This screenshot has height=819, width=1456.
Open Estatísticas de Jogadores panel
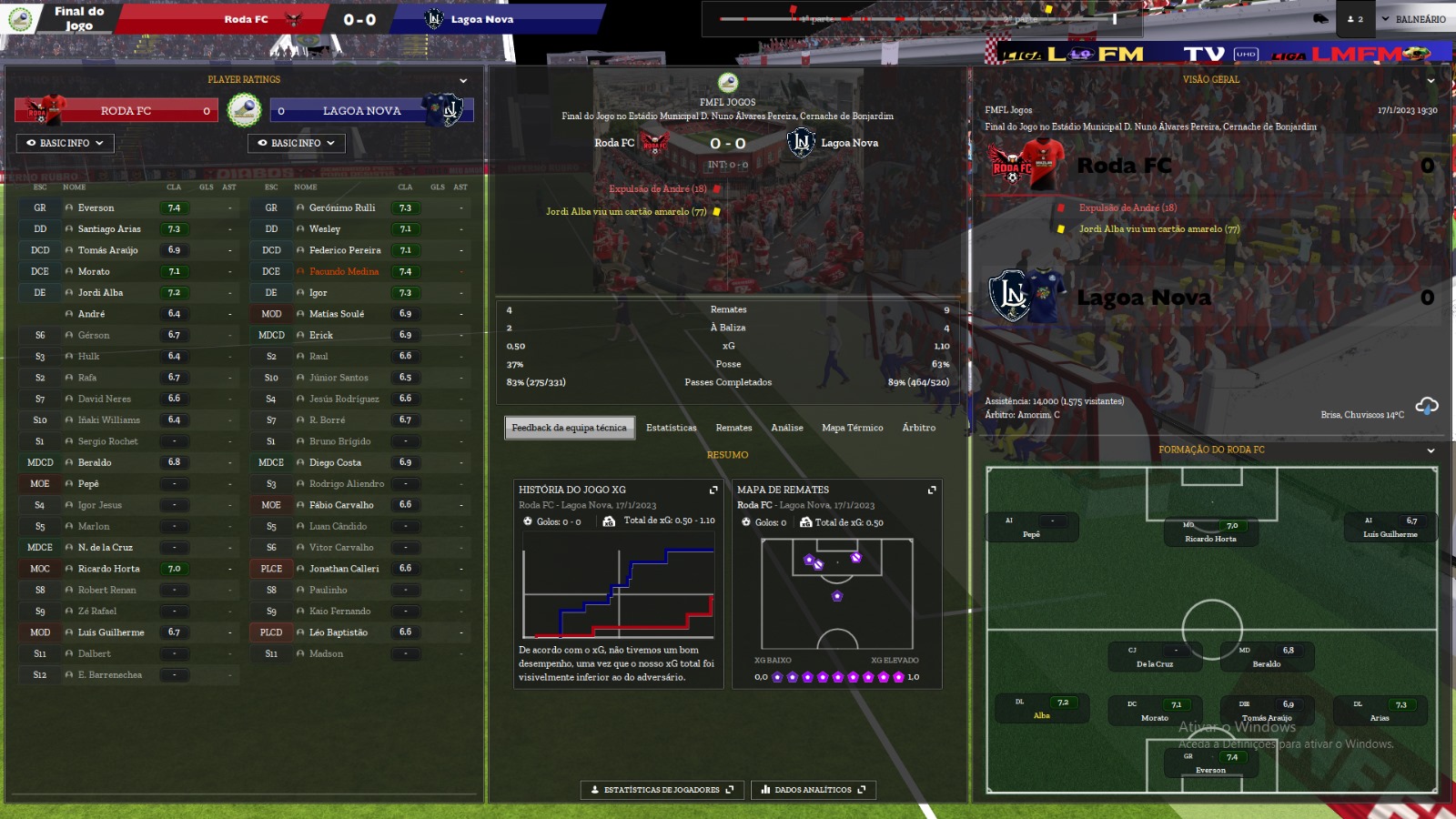662,790
